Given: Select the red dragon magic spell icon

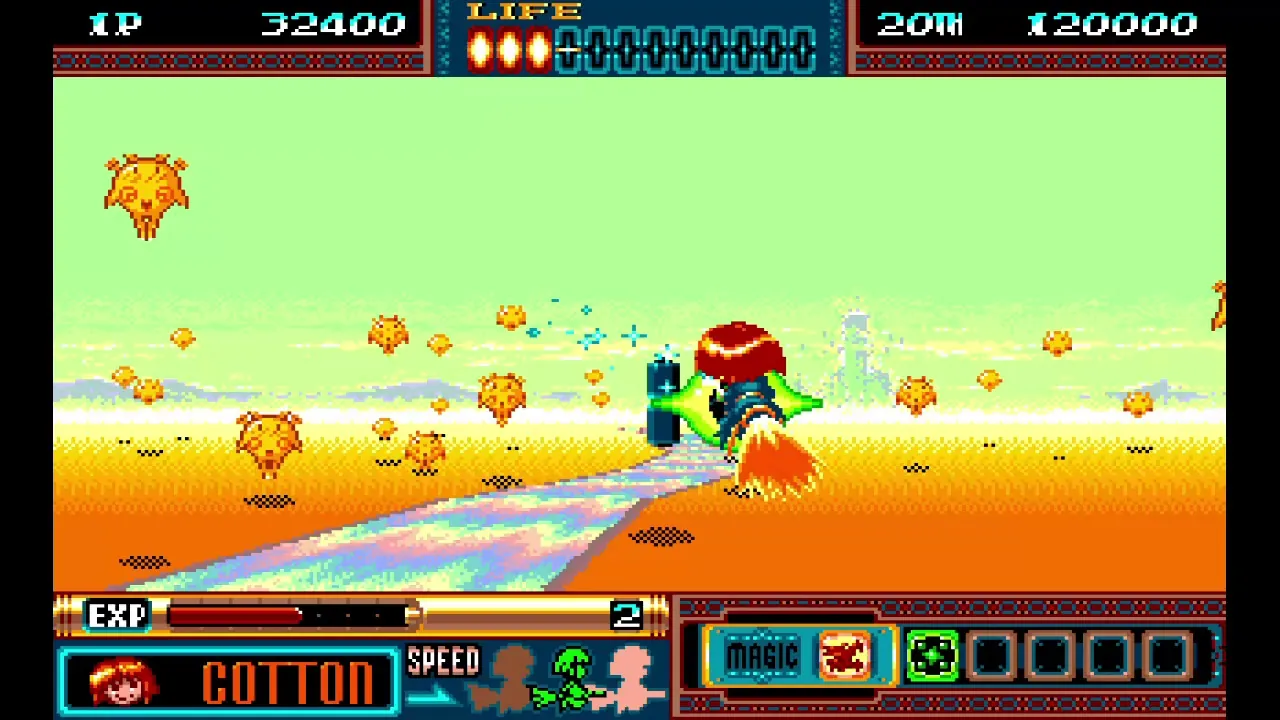Looking at the screenshot, I should click(845, 655).
